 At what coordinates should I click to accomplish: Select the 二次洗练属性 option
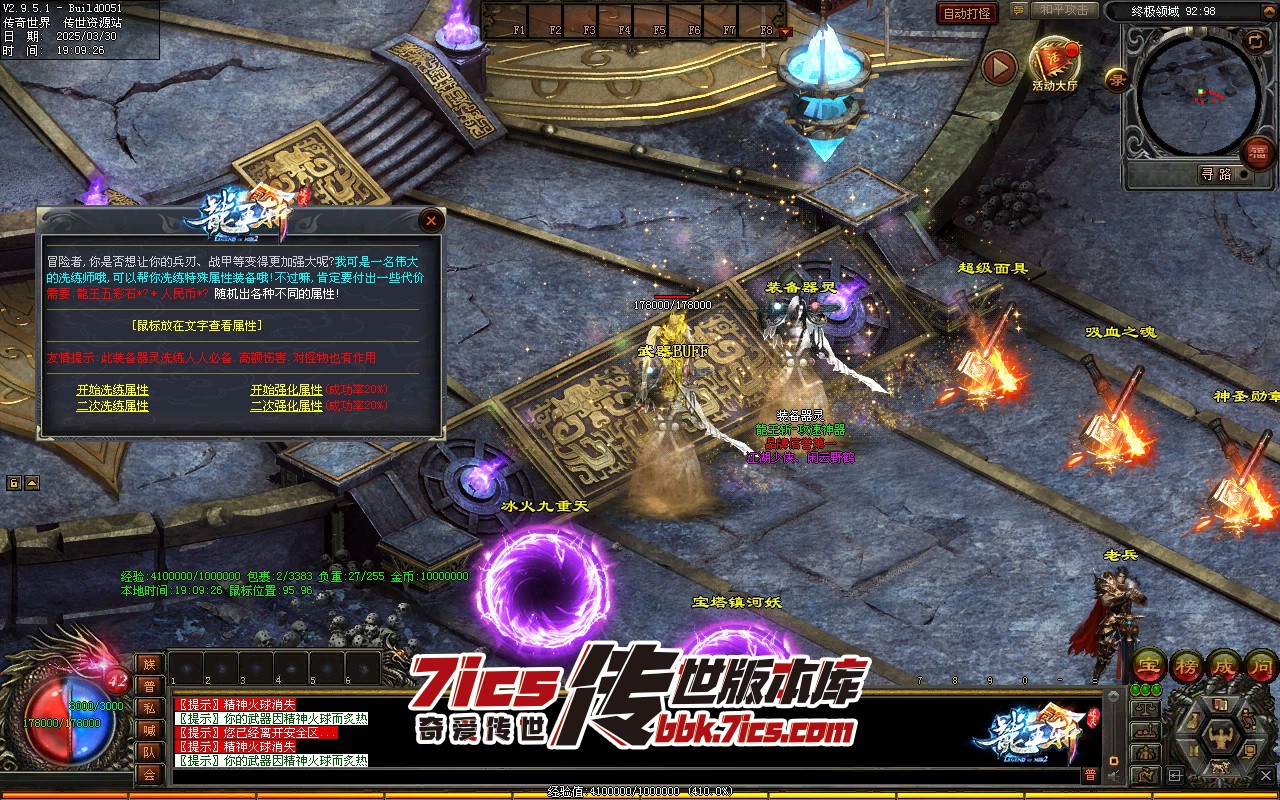(x=112, y=406)
